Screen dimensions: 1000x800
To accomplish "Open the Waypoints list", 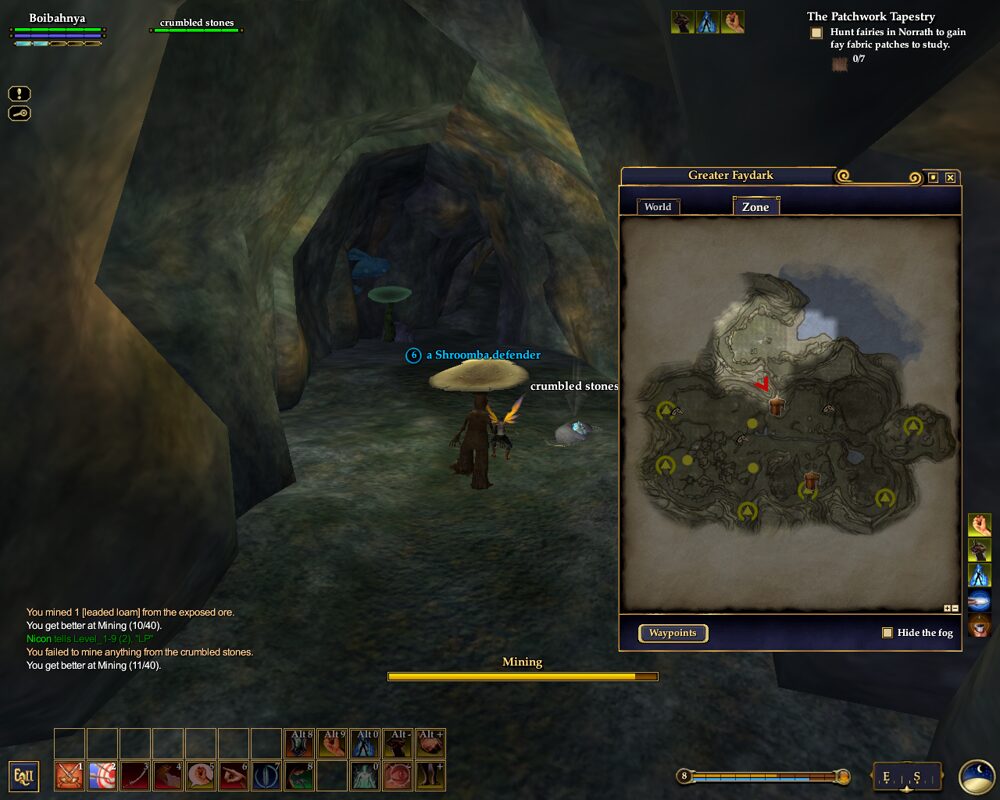I will (x=673, y=633).
